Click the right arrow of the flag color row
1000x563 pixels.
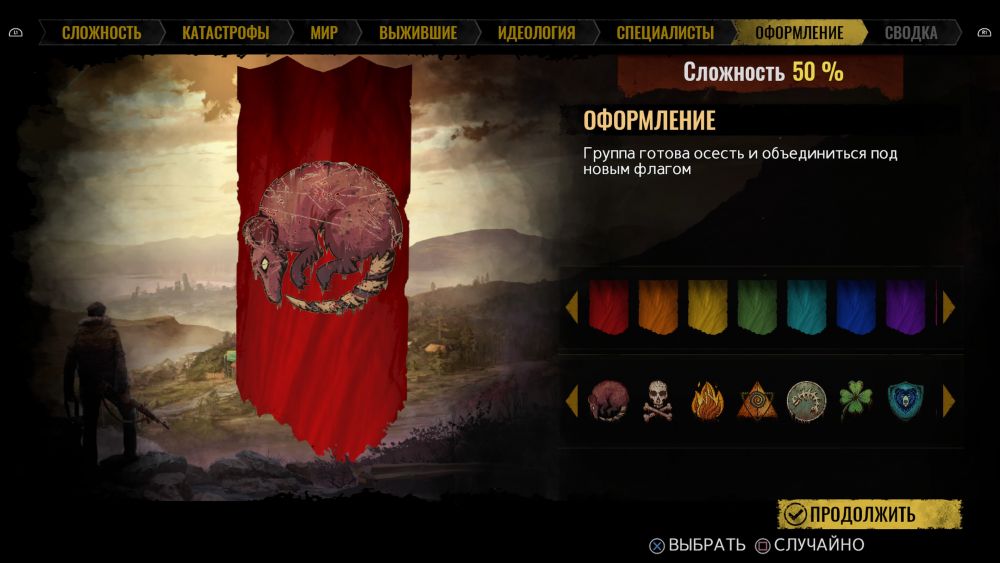(949, 307)
